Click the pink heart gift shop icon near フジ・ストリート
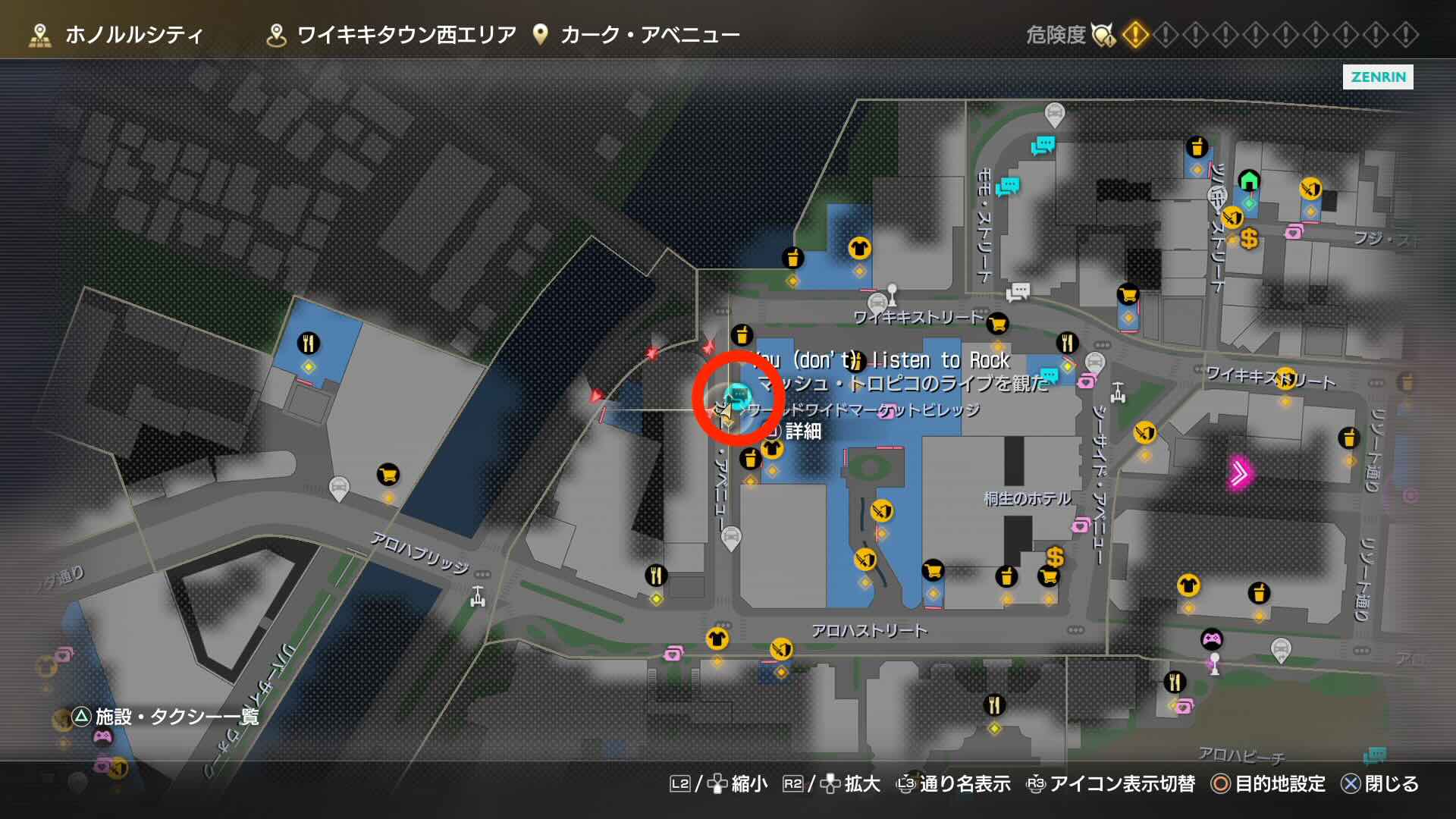 pyautogui.click(x=1294, y=233)
